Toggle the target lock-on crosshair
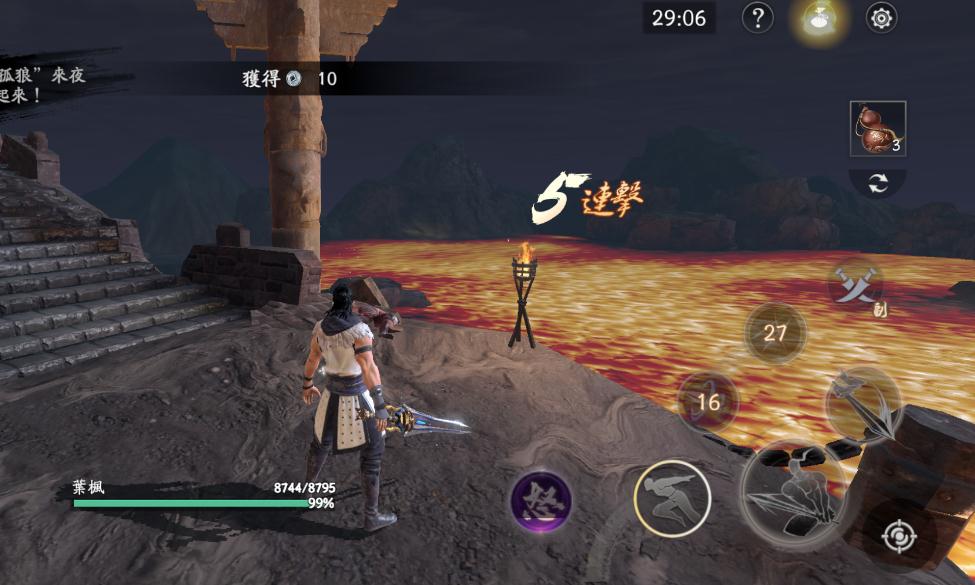 pos(898,536)
